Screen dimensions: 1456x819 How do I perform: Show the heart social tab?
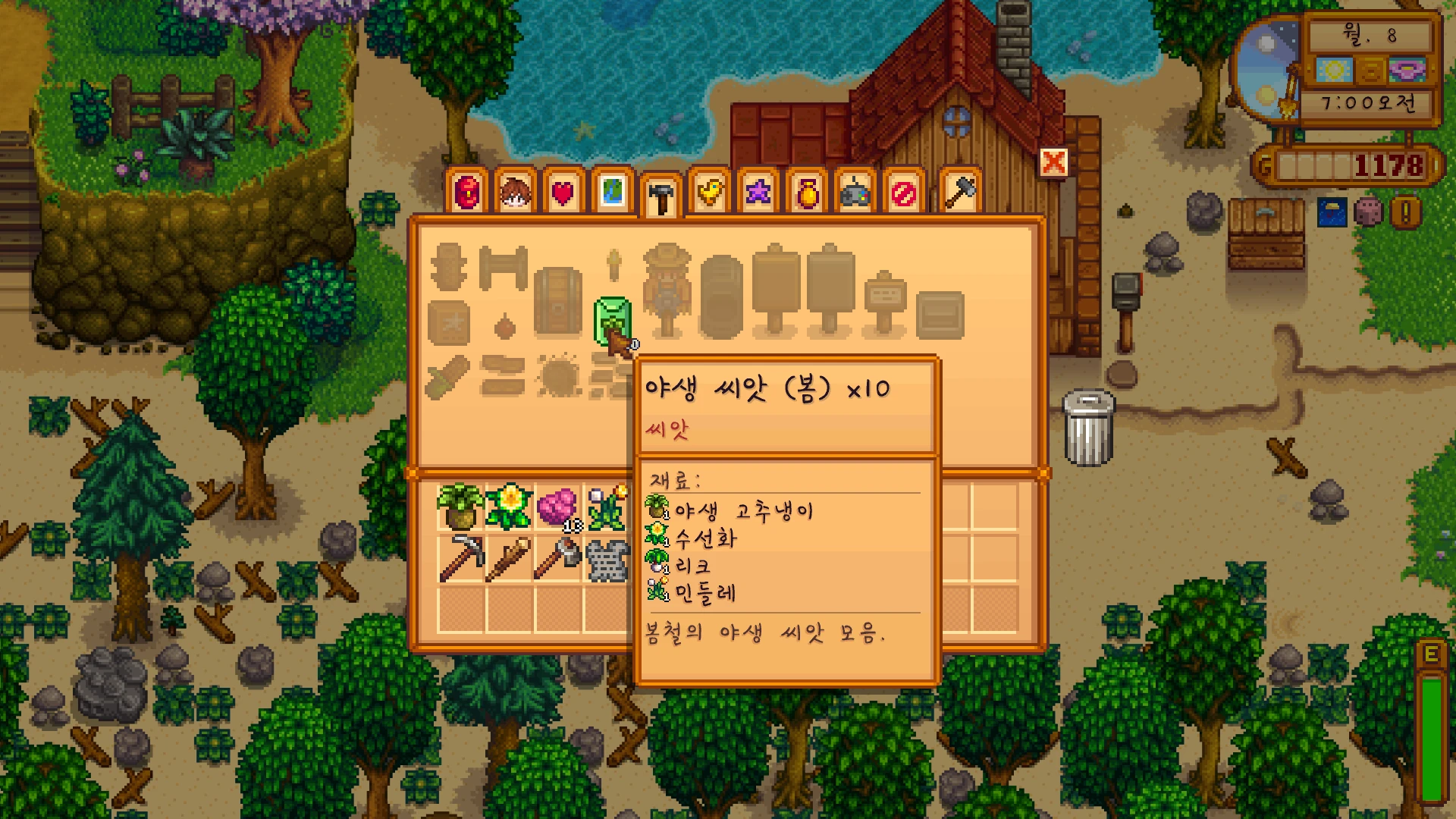coord(563,193)
